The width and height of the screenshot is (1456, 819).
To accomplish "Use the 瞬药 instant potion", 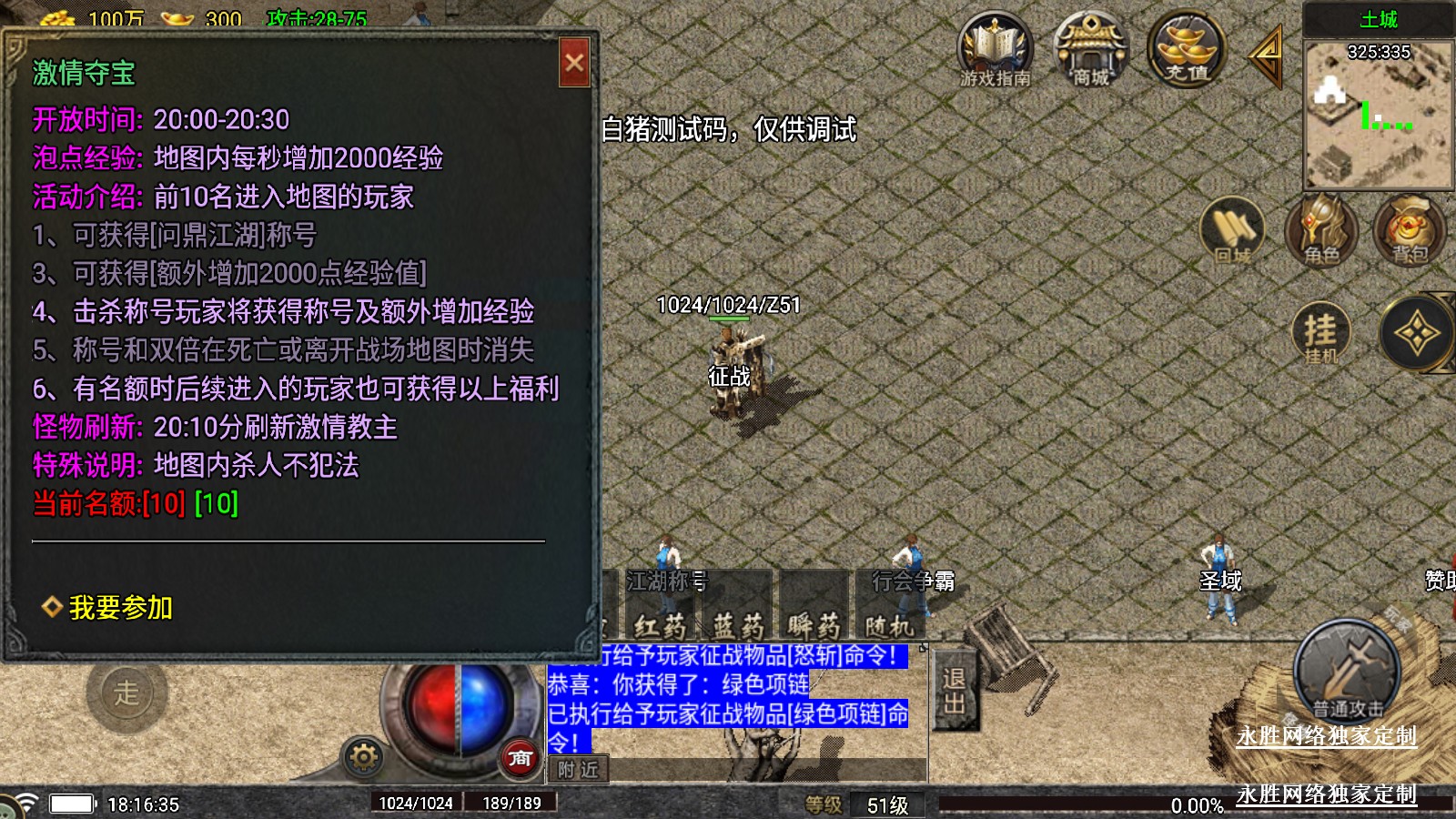I will [x=814, y=626].
